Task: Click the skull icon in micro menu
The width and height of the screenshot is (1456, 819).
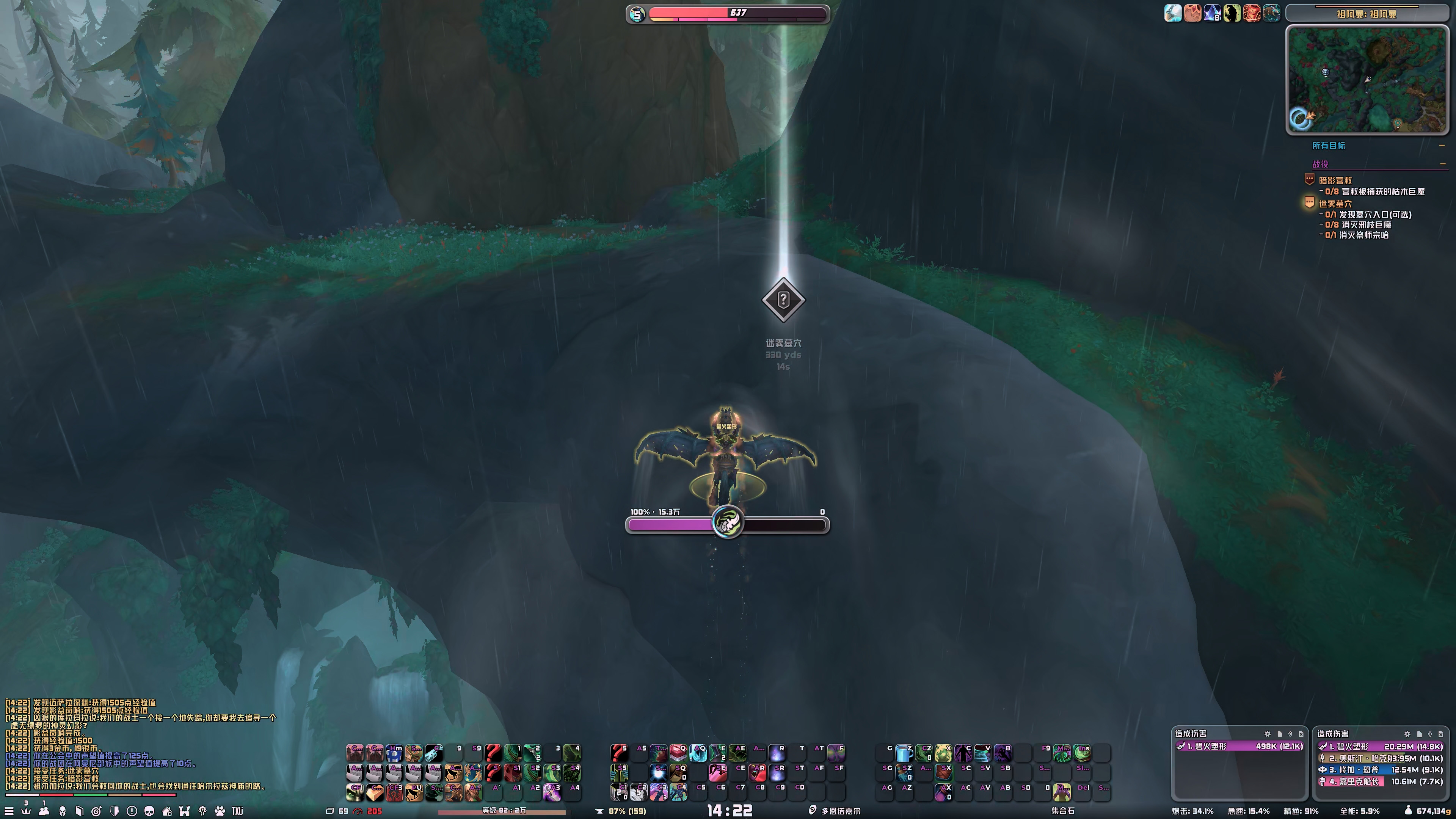Action: pyautogui.click(x=149, y=811)
